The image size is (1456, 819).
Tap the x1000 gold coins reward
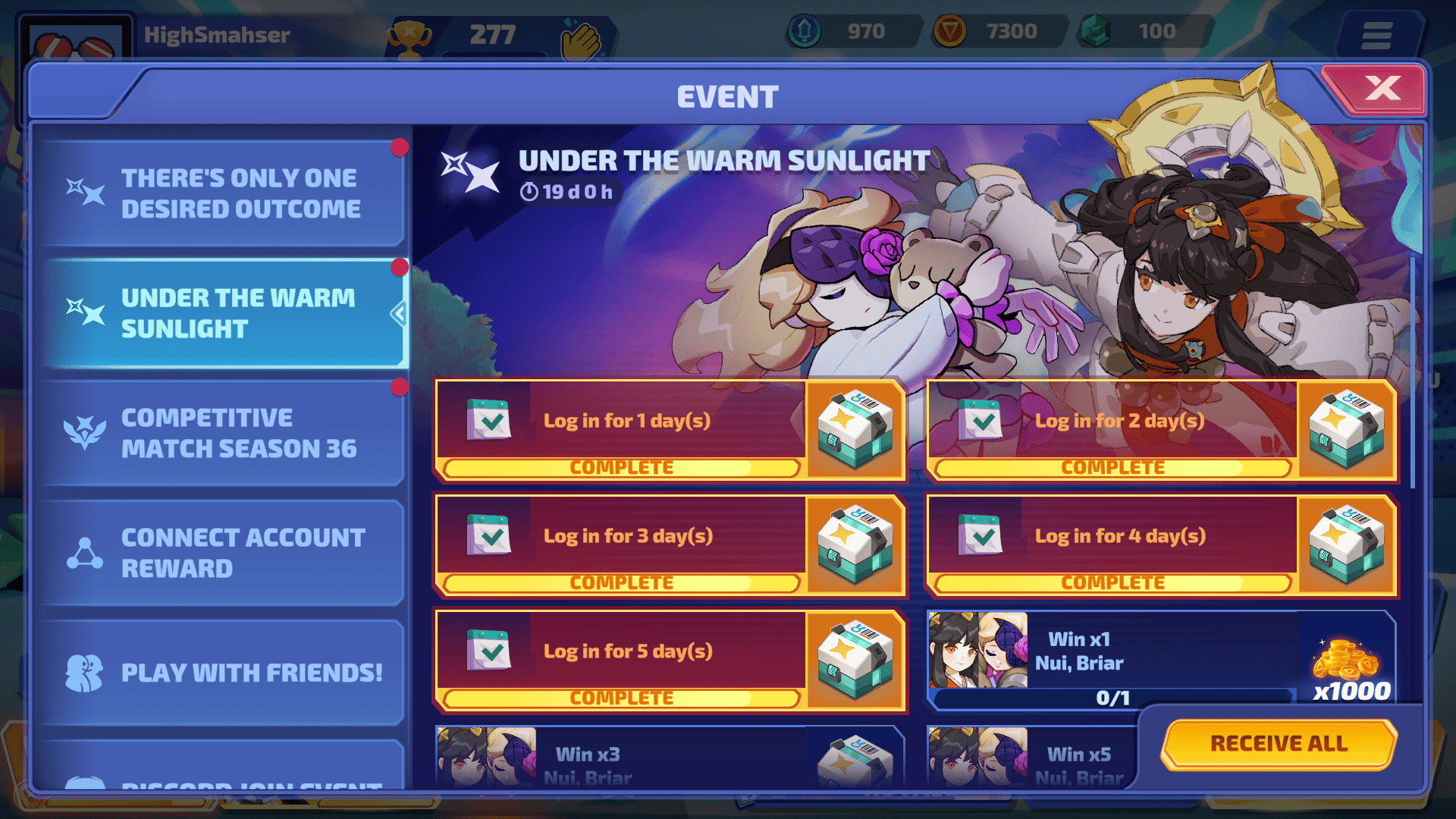[1348, 662]
